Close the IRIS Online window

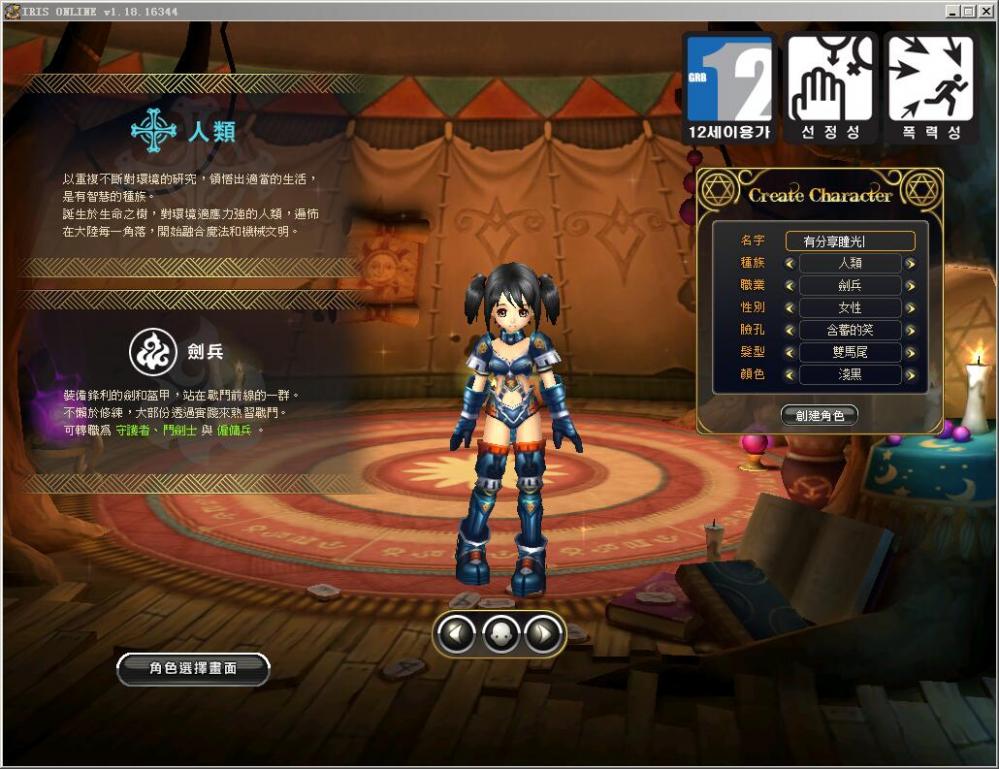point(985,10)
